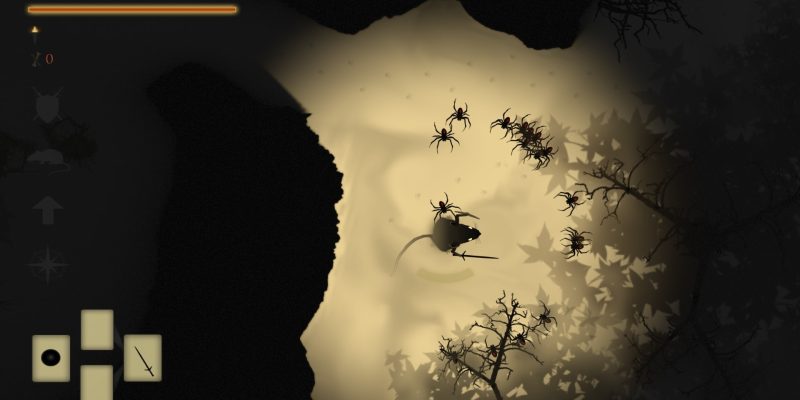Click the rat silhouette icon
Image resolution: width=800 pixels, height=400 pixels.
pyautogui.click(x=47, y=156)
